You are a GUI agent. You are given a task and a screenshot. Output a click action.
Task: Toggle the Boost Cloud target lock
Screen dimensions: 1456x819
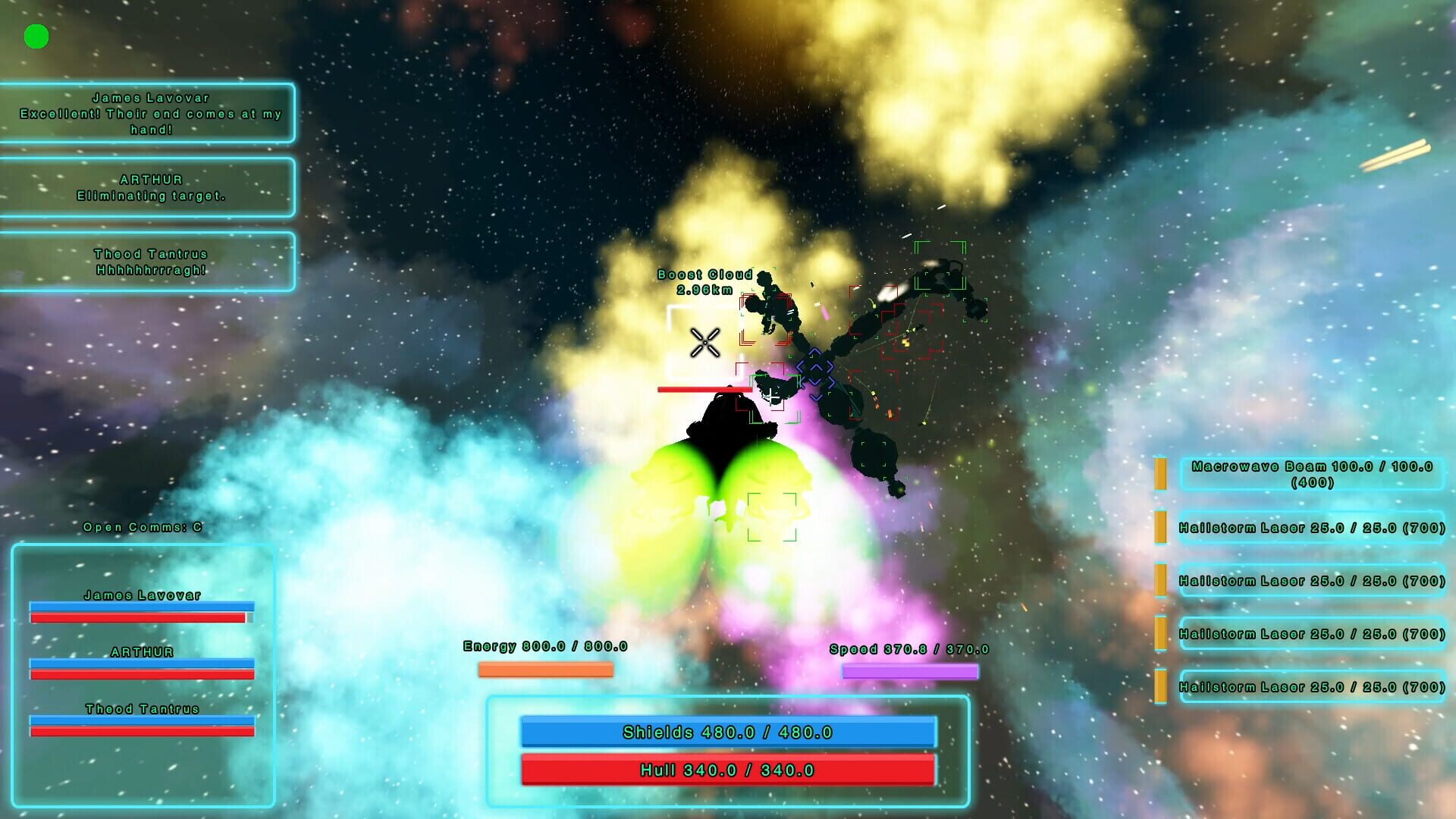tap(704, 281)
